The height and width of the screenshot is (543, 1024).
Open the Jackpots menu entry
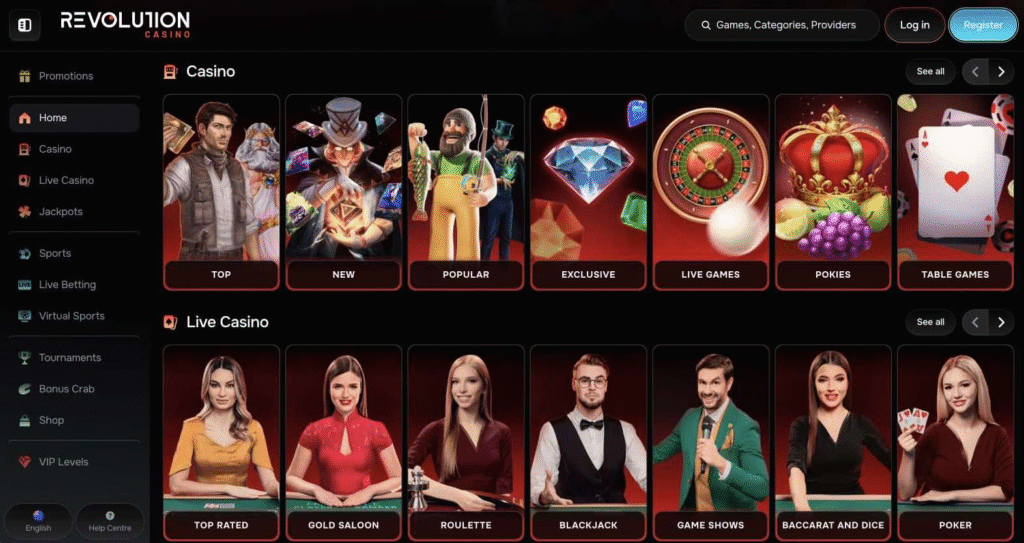[x=60, y=212]
